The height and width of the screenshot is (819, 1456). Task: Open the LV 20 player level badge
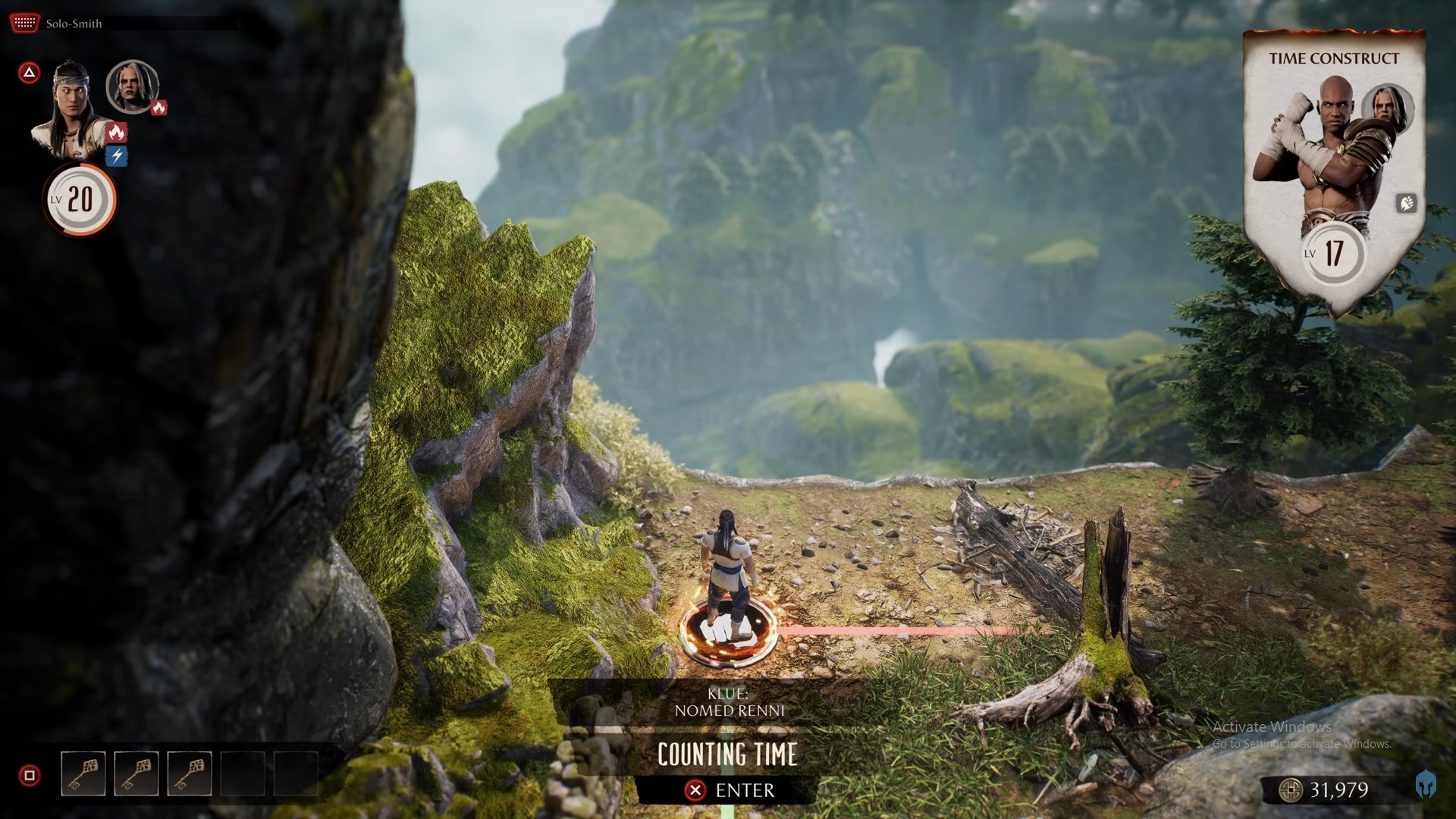79,200
